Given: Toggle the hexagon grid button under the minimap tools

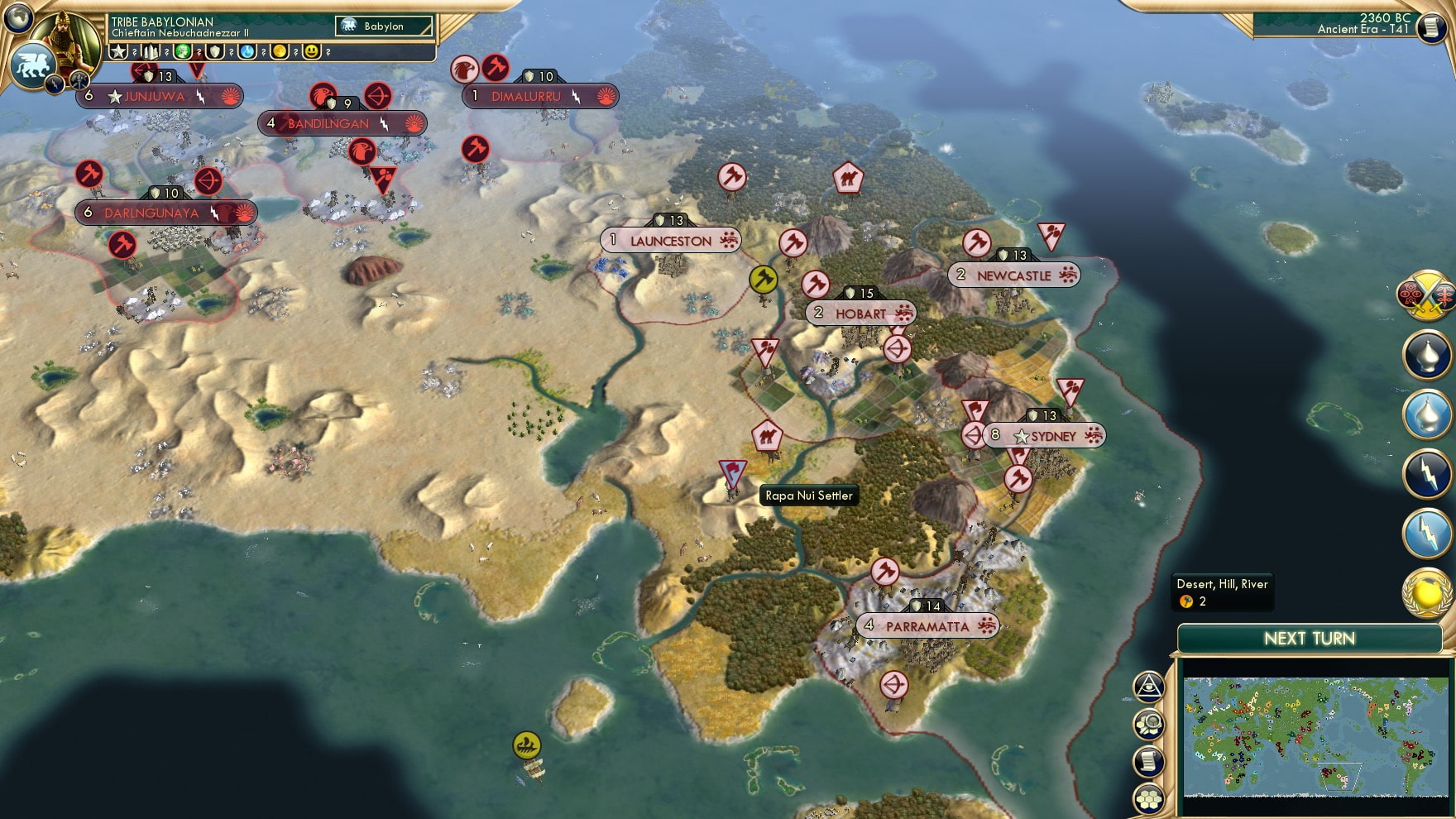Looking at the screenshot, I should [1147, 797].
